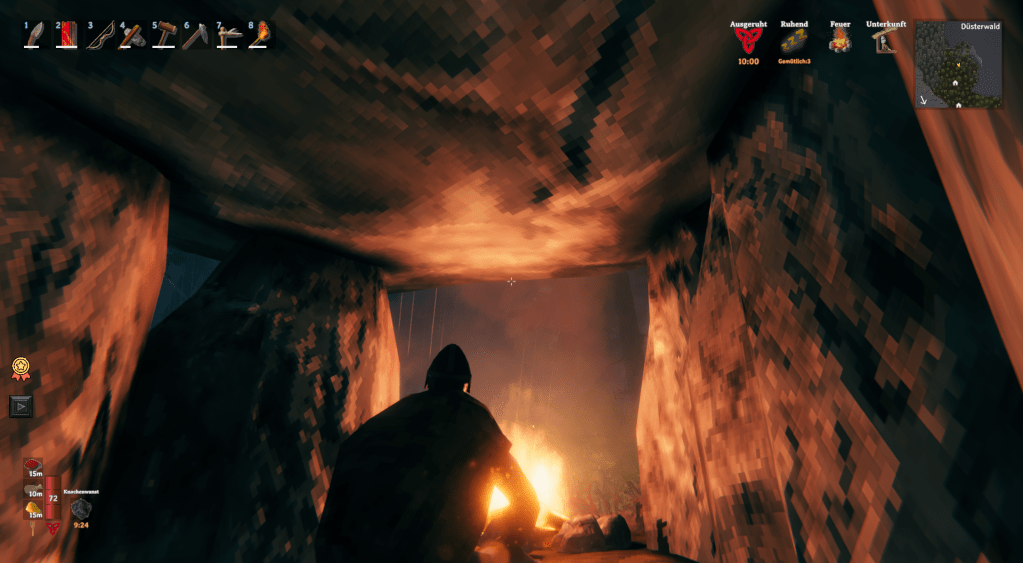Image resolution: width=1023 pixels, height=563 pixels.
Task: Open the Düsterwald minimap
Action: coord(959,65)
